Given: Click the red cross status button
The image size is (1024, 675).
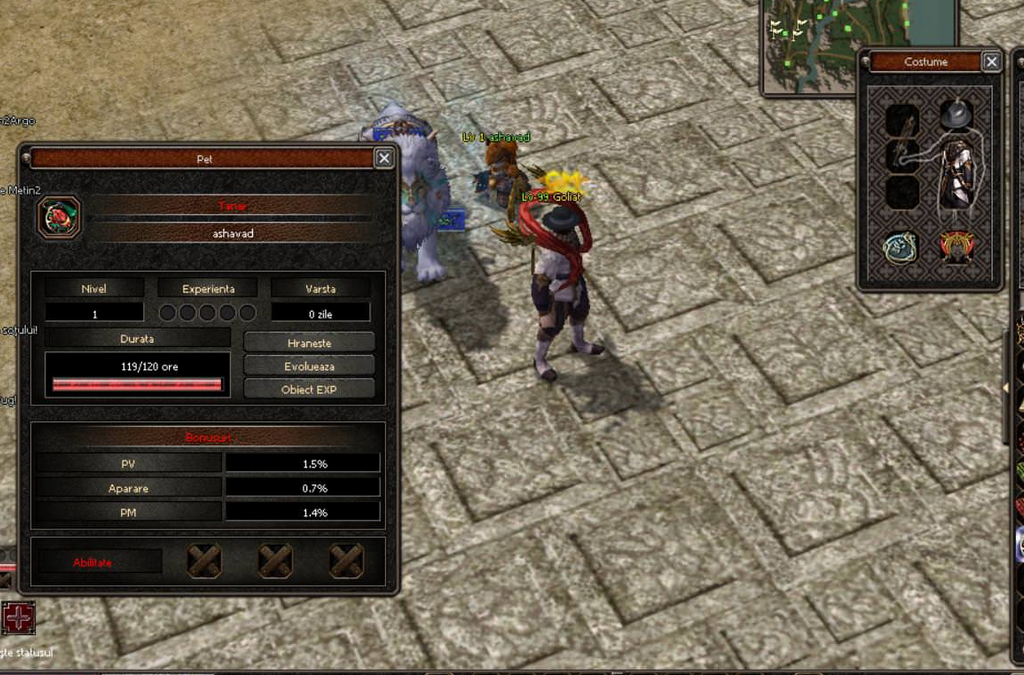Looking at the screenshot, I should click(x=18, y=617).
